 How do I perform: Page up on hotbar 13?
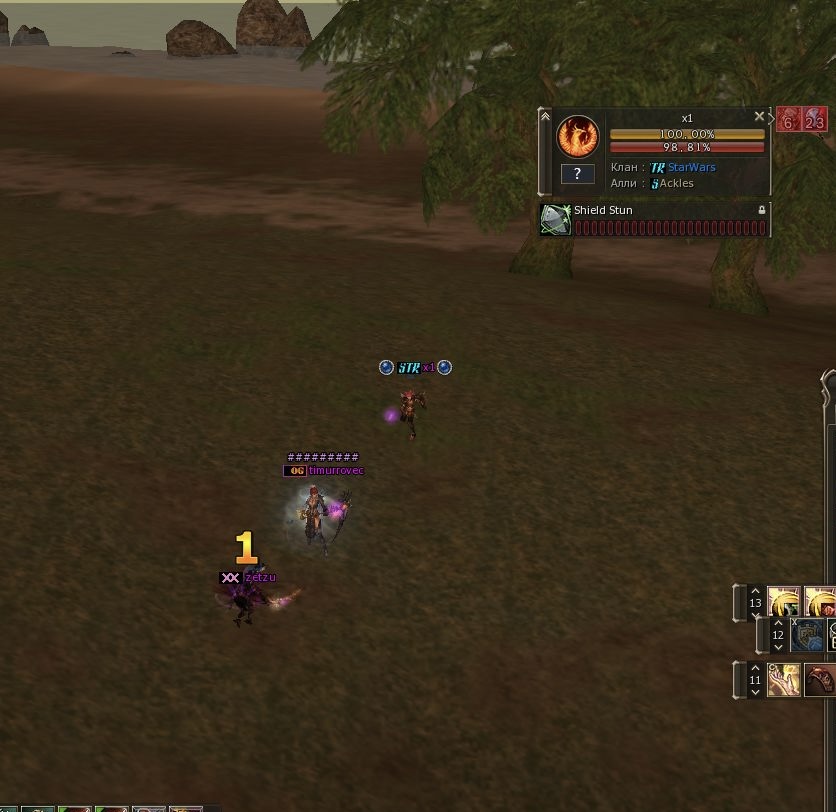tap(755, 591)
